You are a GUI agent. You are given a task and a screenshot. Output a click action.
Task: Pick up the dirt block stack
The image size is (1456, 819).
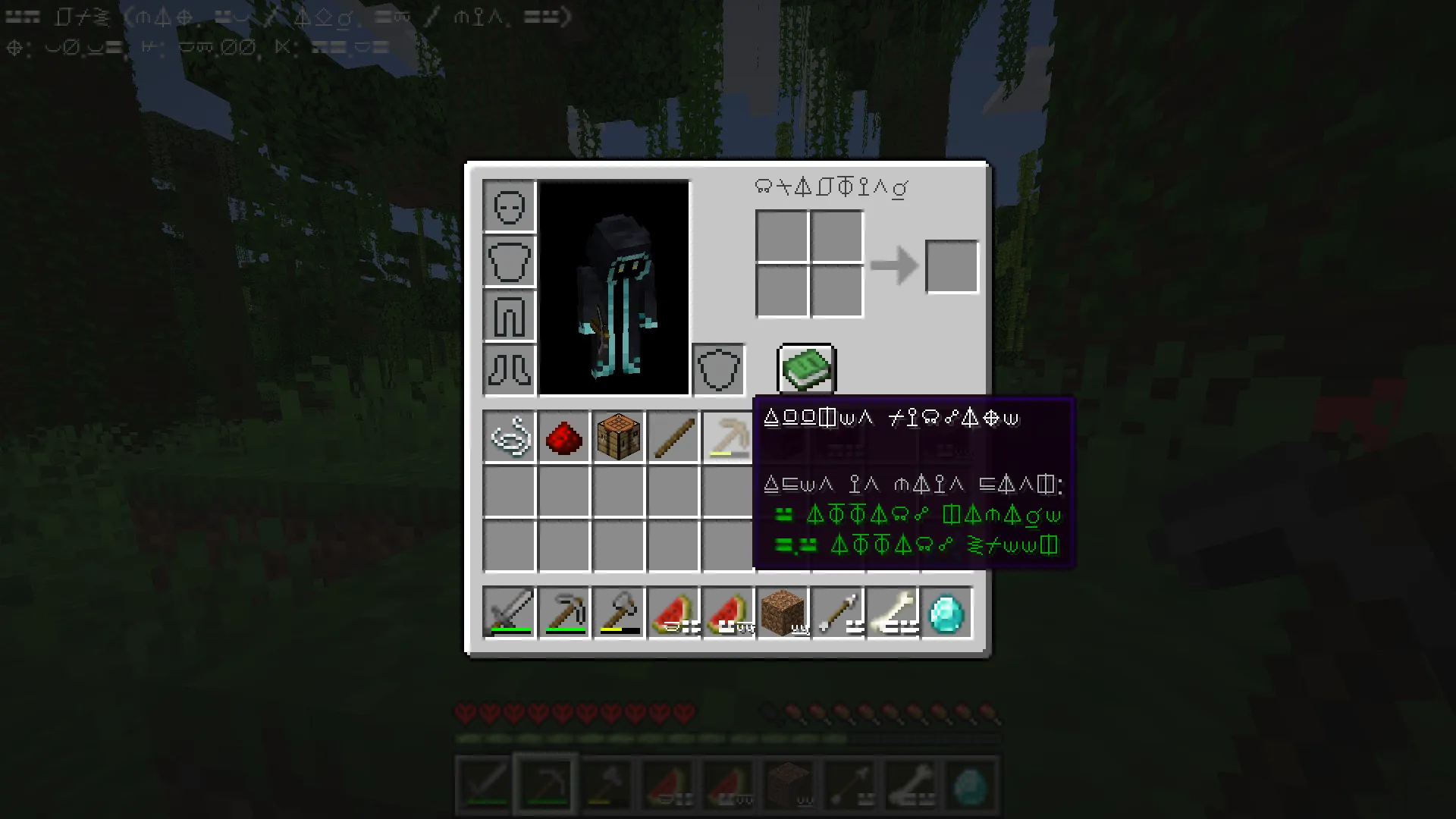(x=783, y=611)
